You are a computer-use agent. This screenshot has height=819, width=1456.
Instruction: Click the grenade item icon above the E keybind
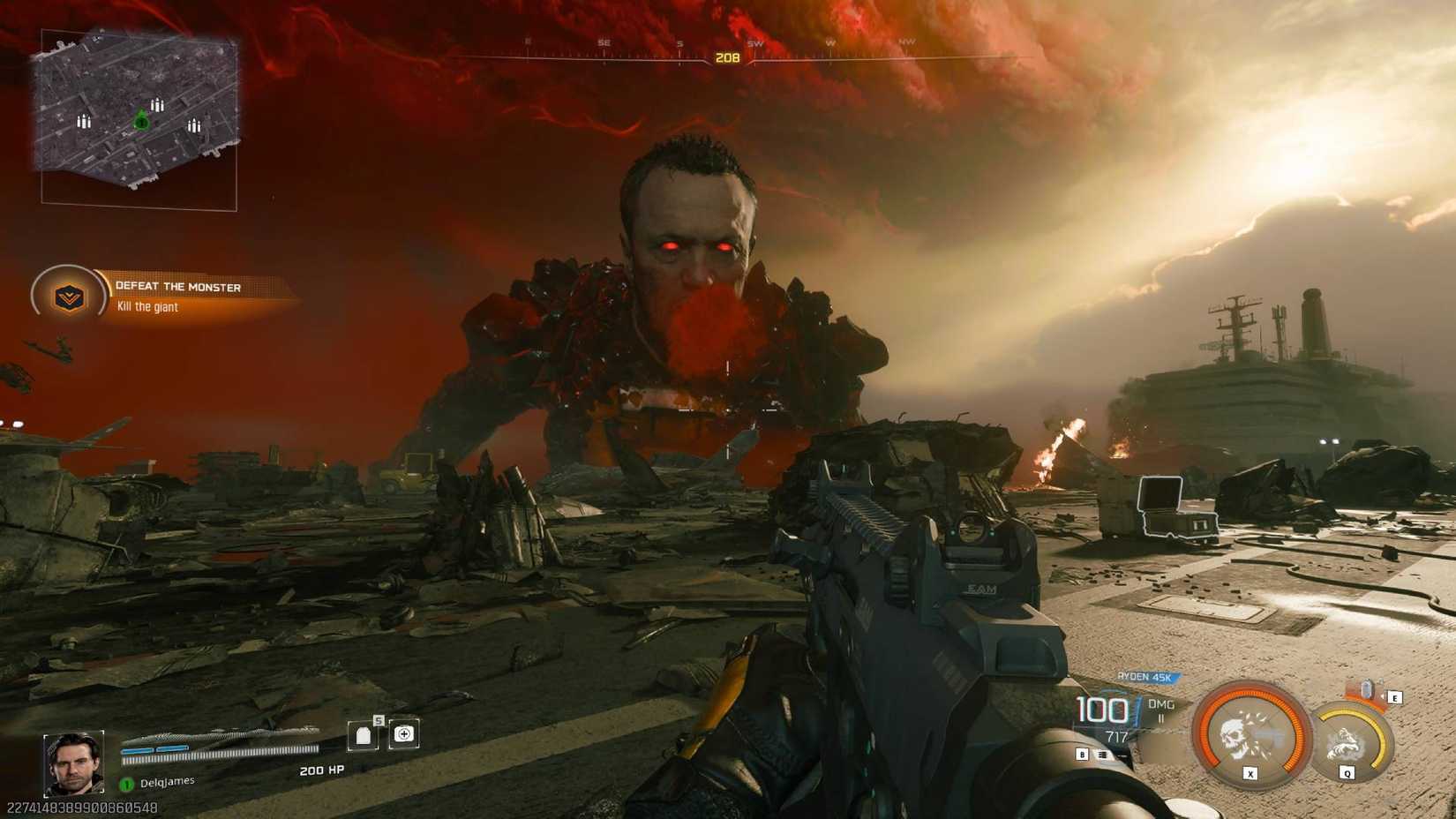pyautogui.click(x=1369, y=689)
